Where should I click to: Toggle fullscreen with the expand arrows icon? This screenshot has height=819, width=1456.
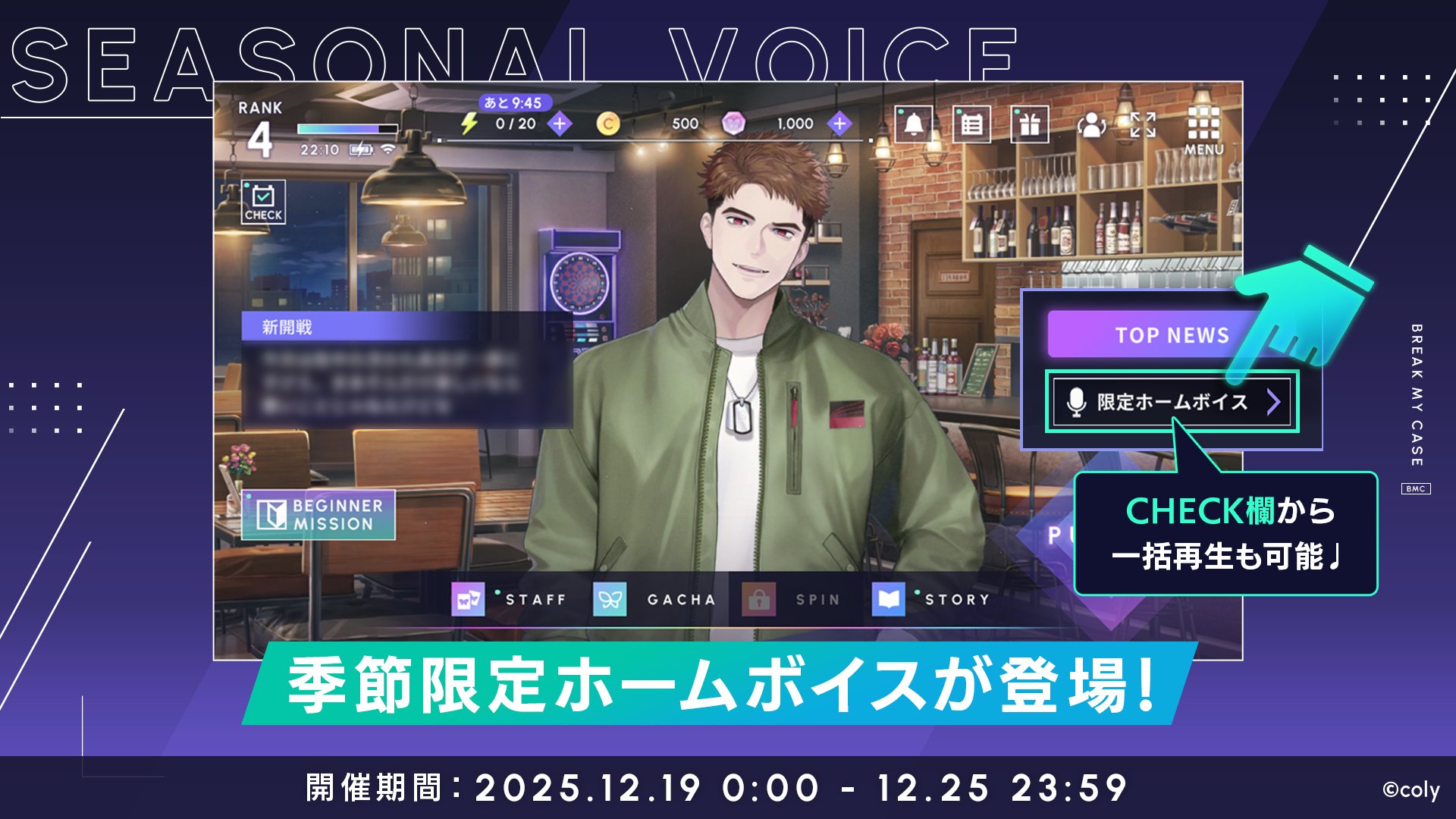point(1142,124)
